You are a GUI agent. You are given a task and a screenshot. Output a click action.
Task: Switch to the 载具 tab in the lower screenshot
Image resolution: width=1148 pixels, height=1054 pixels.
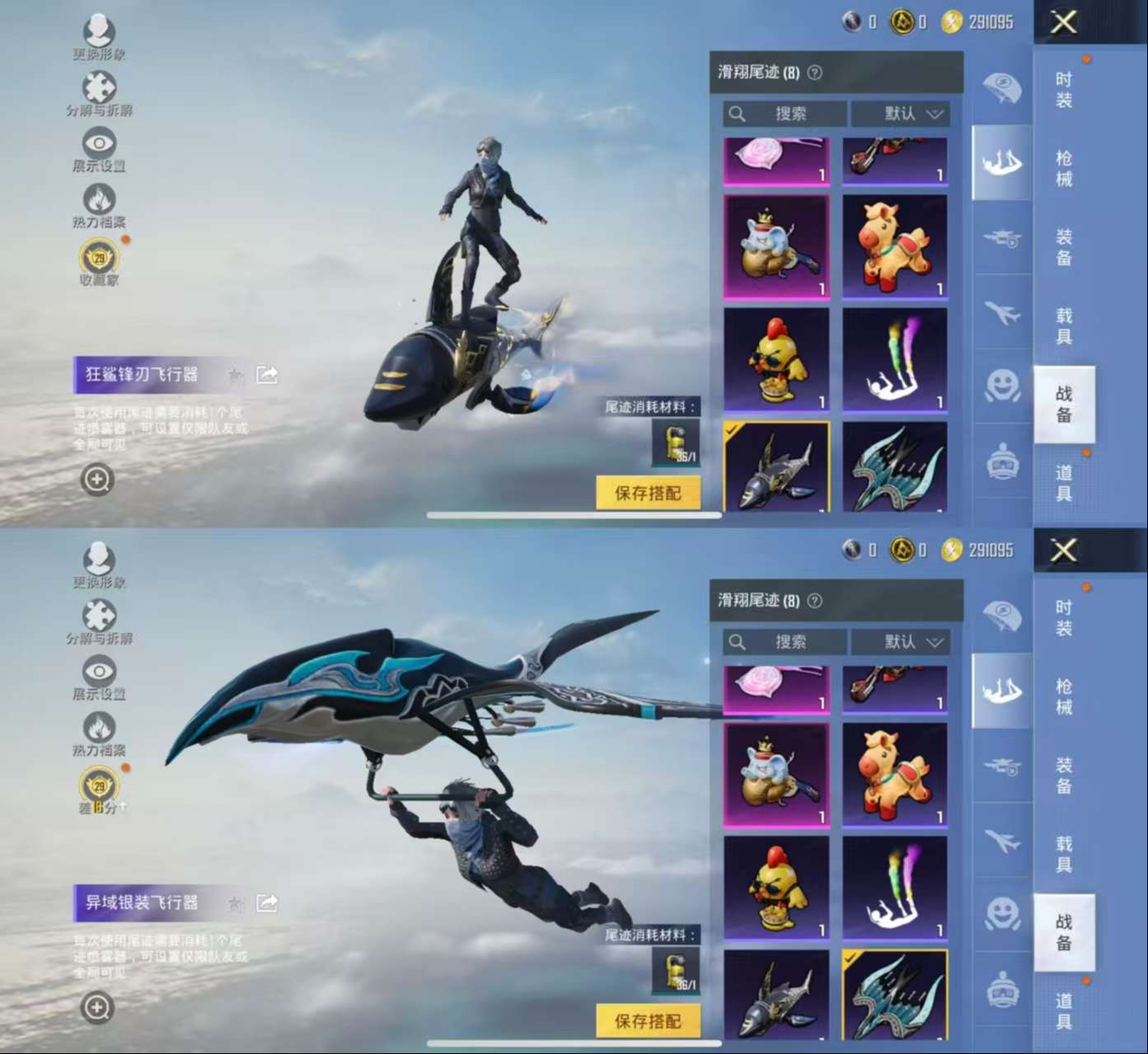pos(1064,854)
